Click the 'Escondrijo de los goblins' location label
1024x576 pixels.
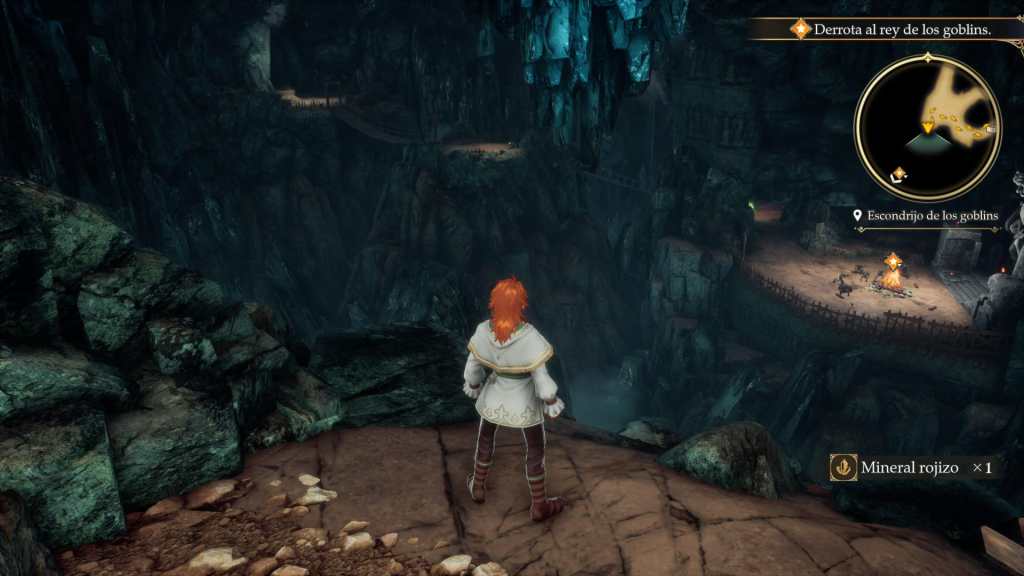(x=932, y=216)
